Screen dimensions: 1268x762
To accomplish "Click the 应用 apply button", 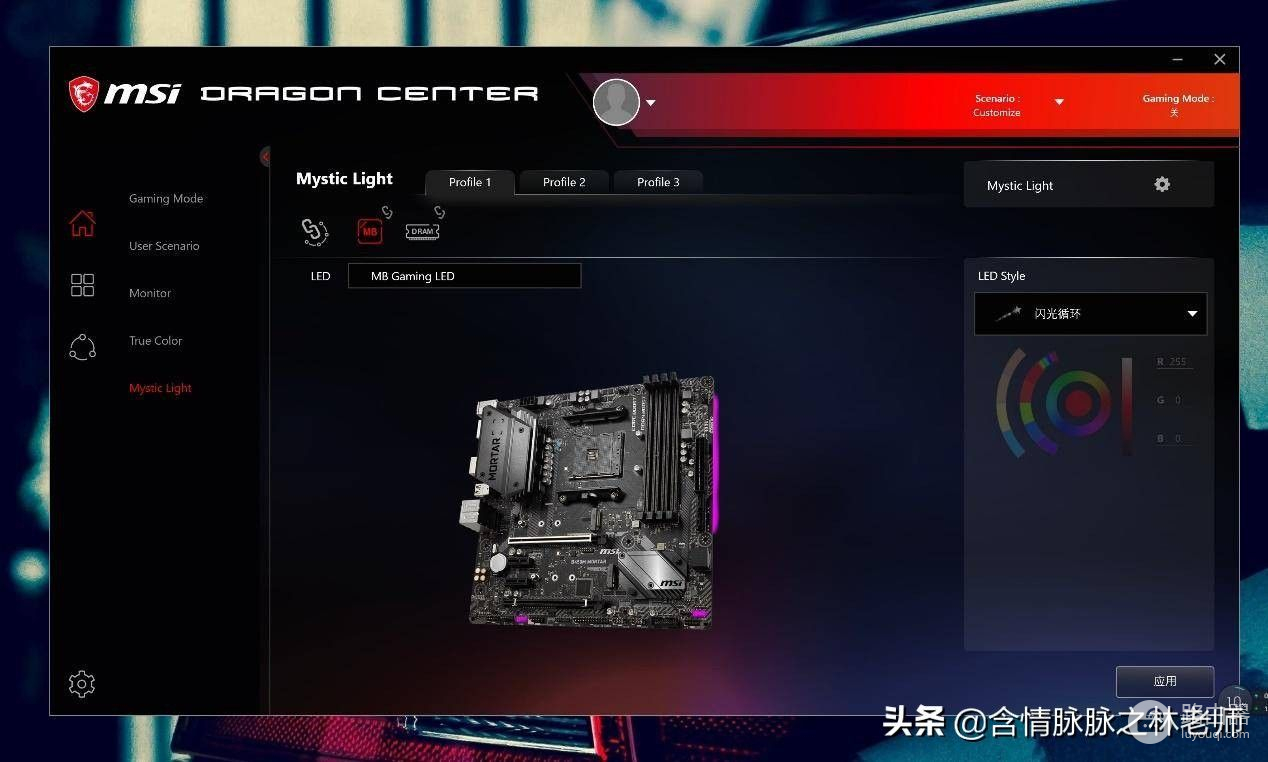I will tap(1165, 681).
